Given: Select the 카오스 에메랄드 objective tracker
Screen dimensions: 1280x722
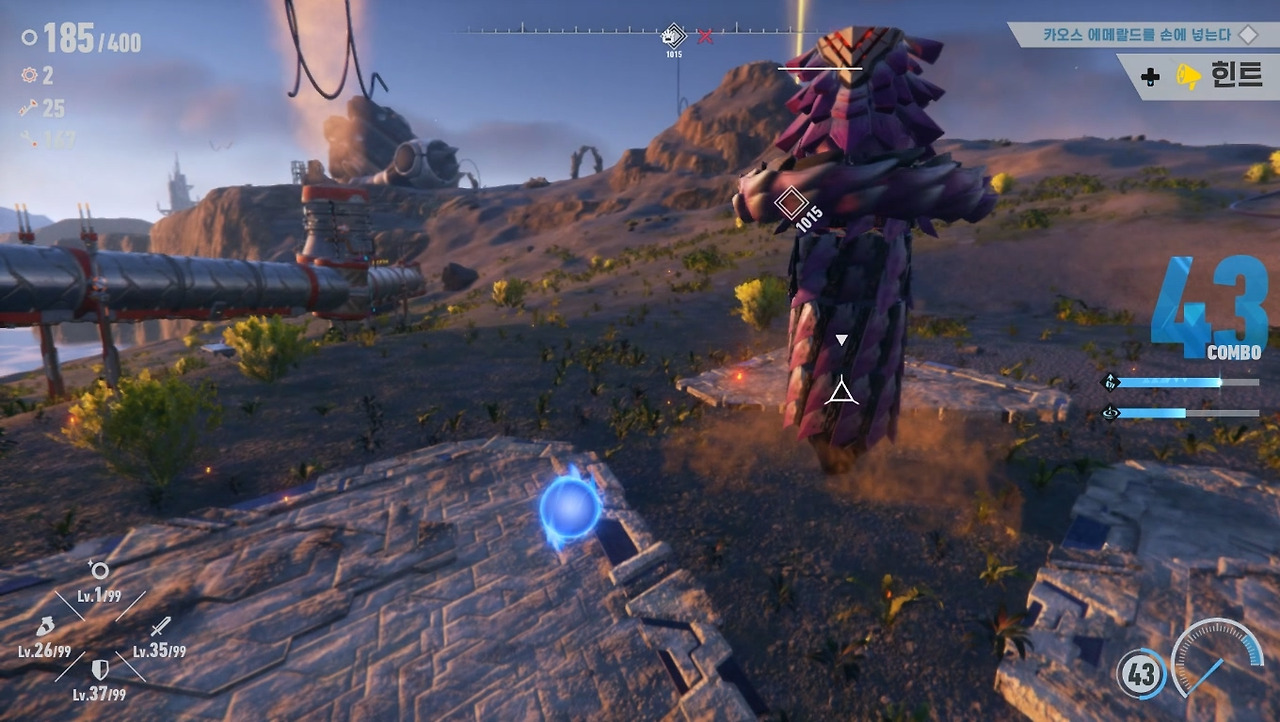Looking at the screenshot, I should (1140, 35).
